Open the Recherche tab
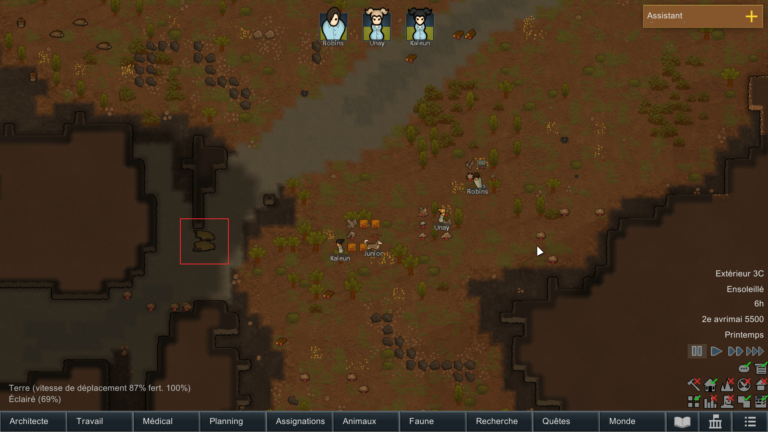Image resolution: width=768 pixels, height=432 pixels. click(x=498, y=422)
